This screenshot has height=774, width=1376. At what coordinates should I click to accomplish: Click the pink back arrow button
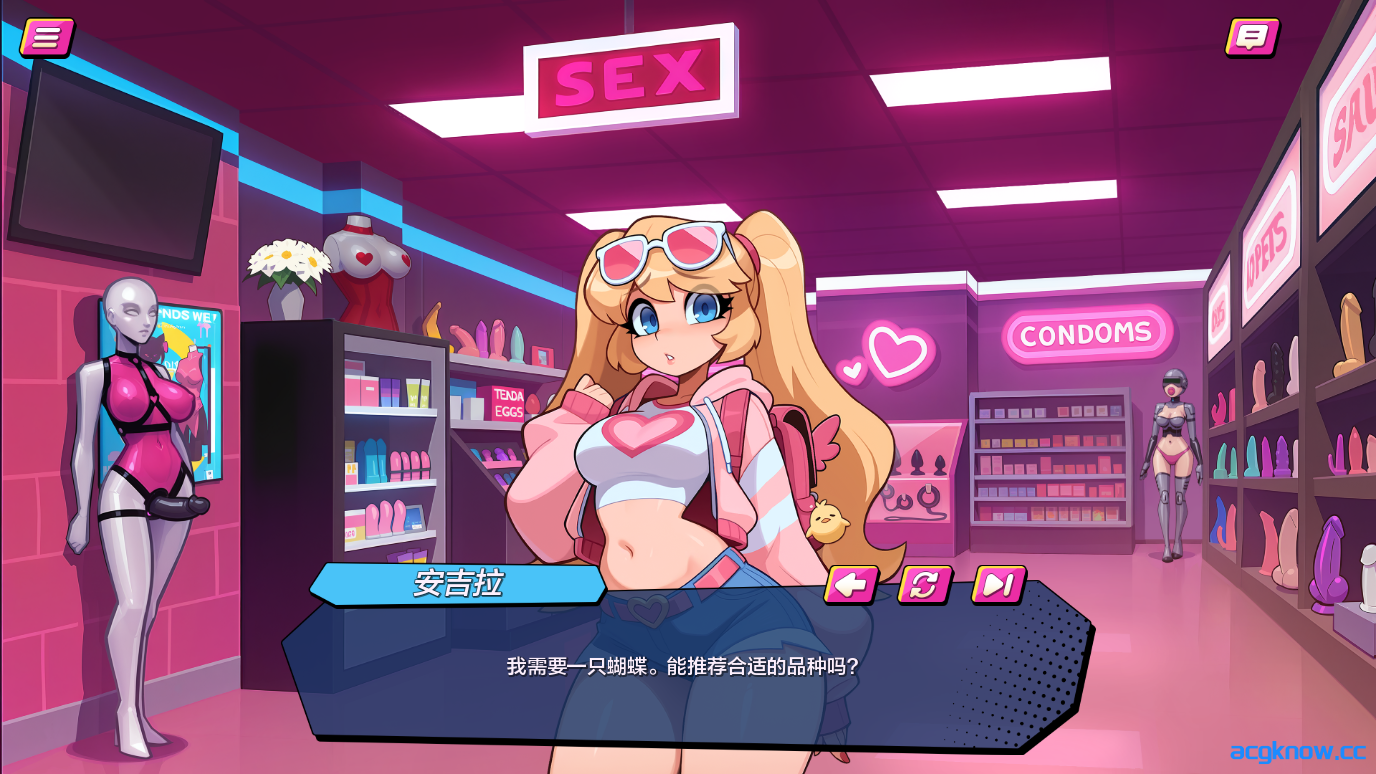tap(851, 584)
